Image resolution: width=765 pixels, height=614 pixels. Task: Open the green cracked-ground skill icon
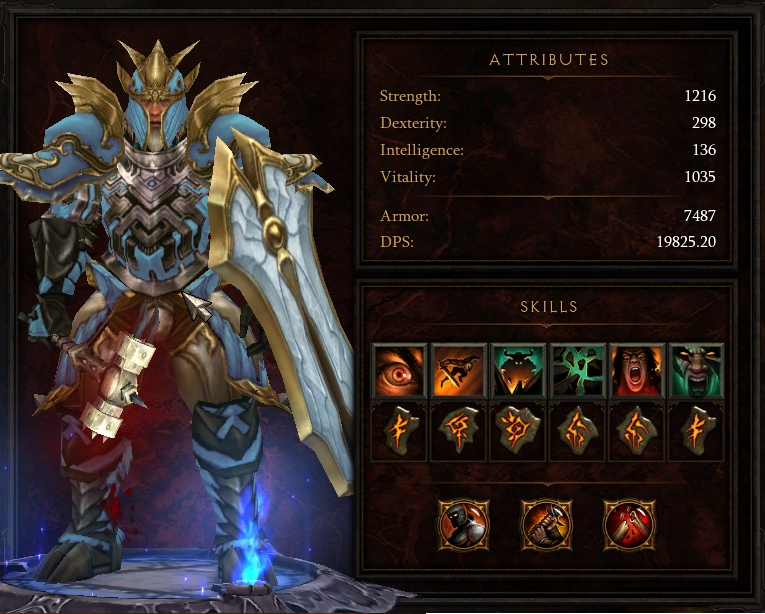(578, 370)
